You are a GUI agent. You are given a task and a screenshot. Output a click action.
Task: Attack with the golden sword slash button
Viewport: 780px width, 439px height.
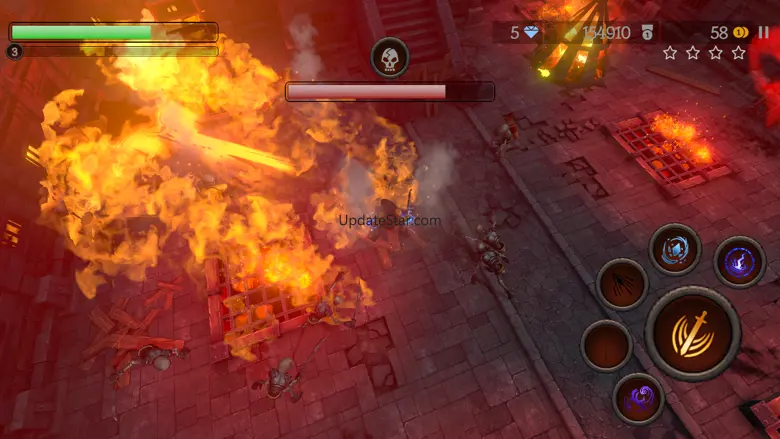pyautogui.click(x=692, y=333)
